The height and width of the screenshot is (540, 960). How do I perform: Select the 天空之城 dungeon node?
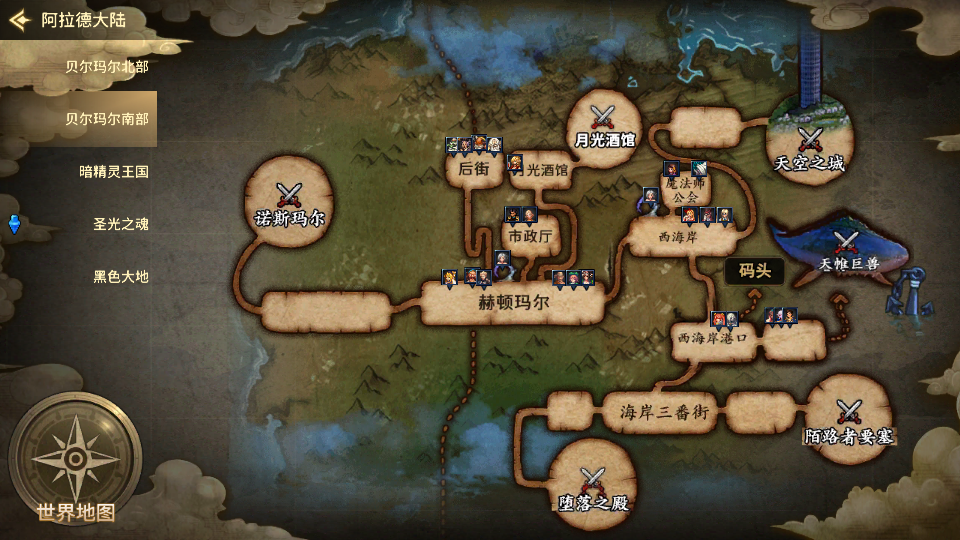809,147
